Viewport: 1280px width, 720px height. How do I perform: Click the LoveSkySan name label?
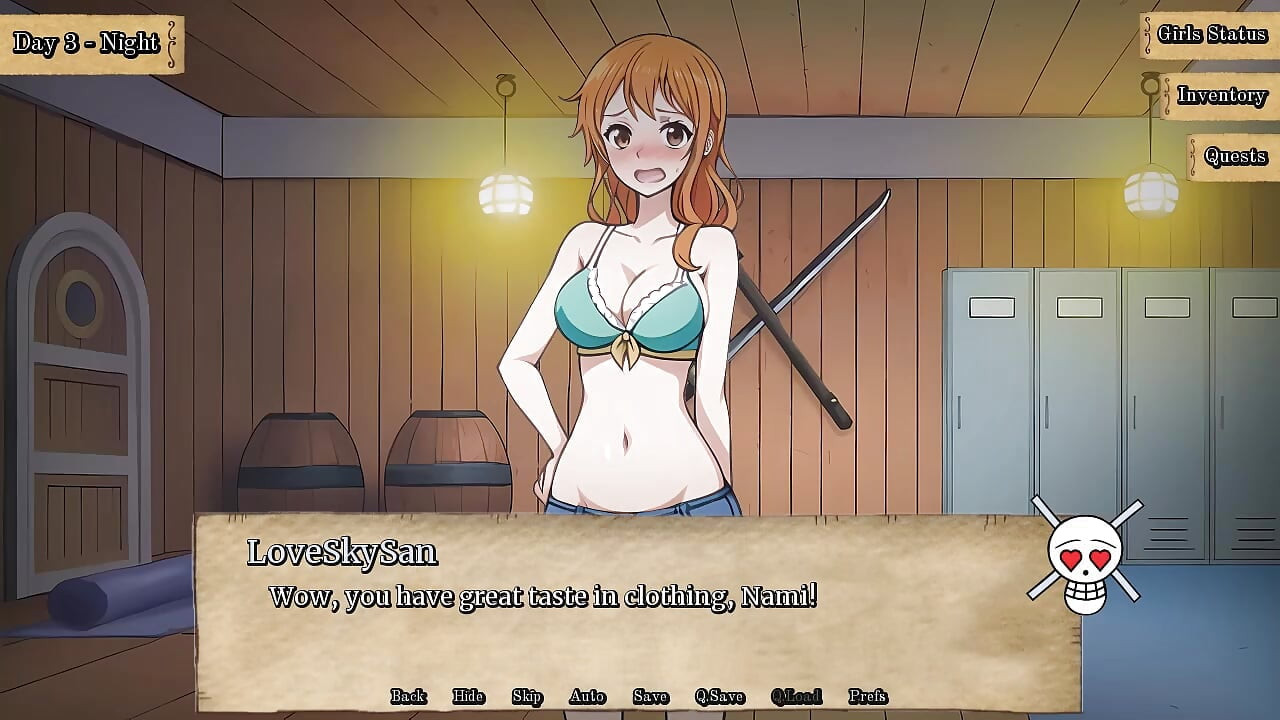tap(341, 551)
